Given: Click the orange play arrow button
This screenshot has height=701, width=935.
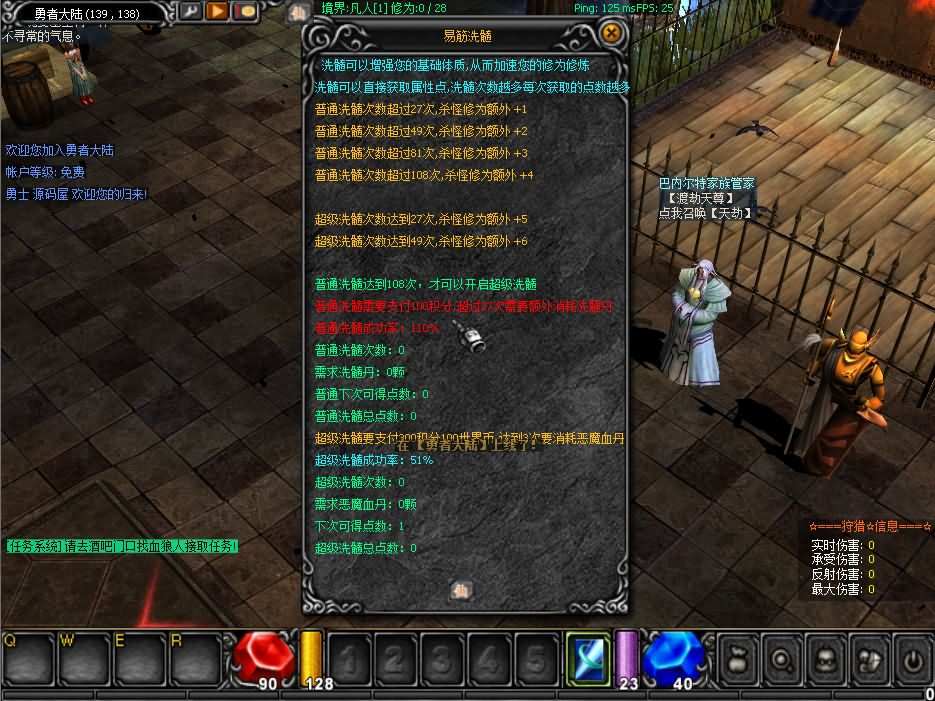Looking at the screenshot, I should click(217, 11).
